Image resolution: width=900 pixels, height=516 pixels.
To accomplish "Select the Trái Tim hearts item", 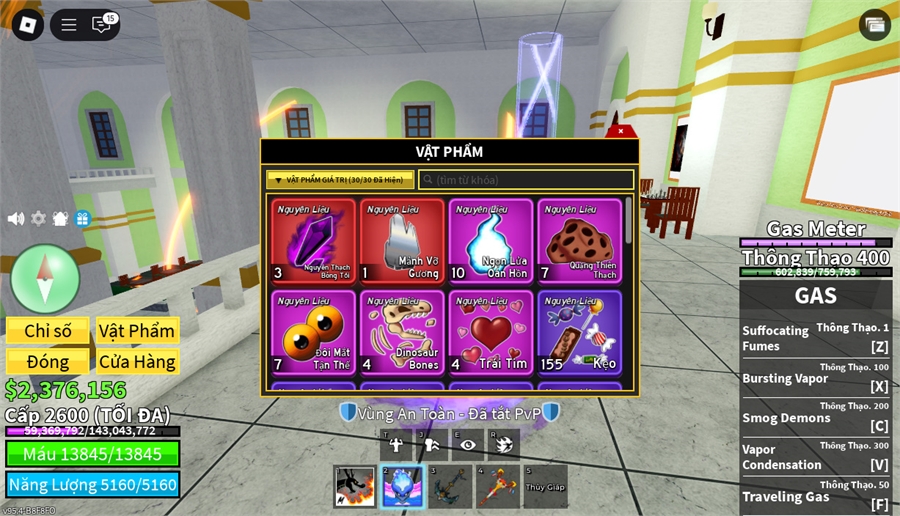I will tap(491, 332).
